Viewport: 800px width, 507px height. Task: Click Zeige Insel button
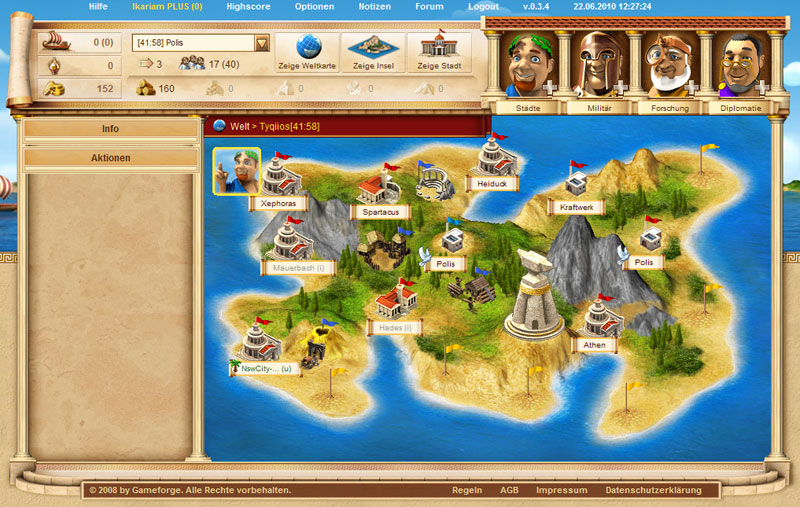tap(373, 53)
